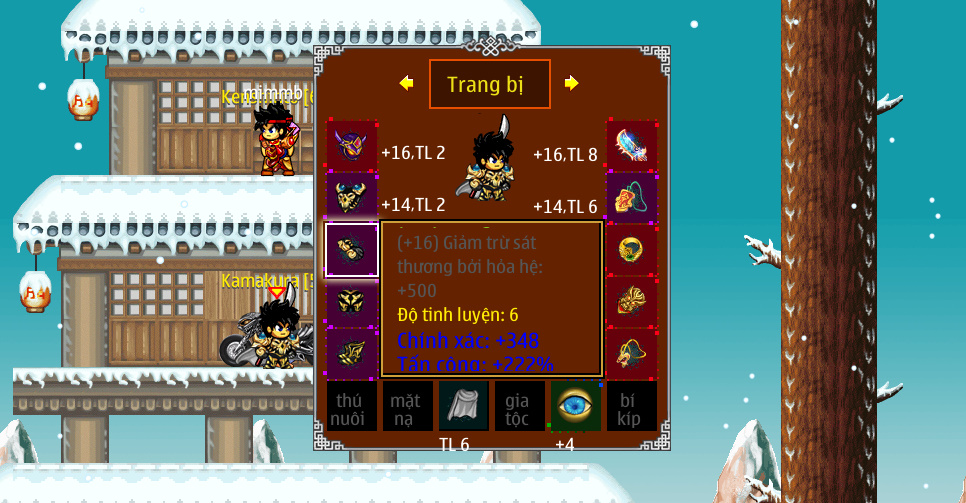Select the gray cloak slot

(x=463, y=406)
